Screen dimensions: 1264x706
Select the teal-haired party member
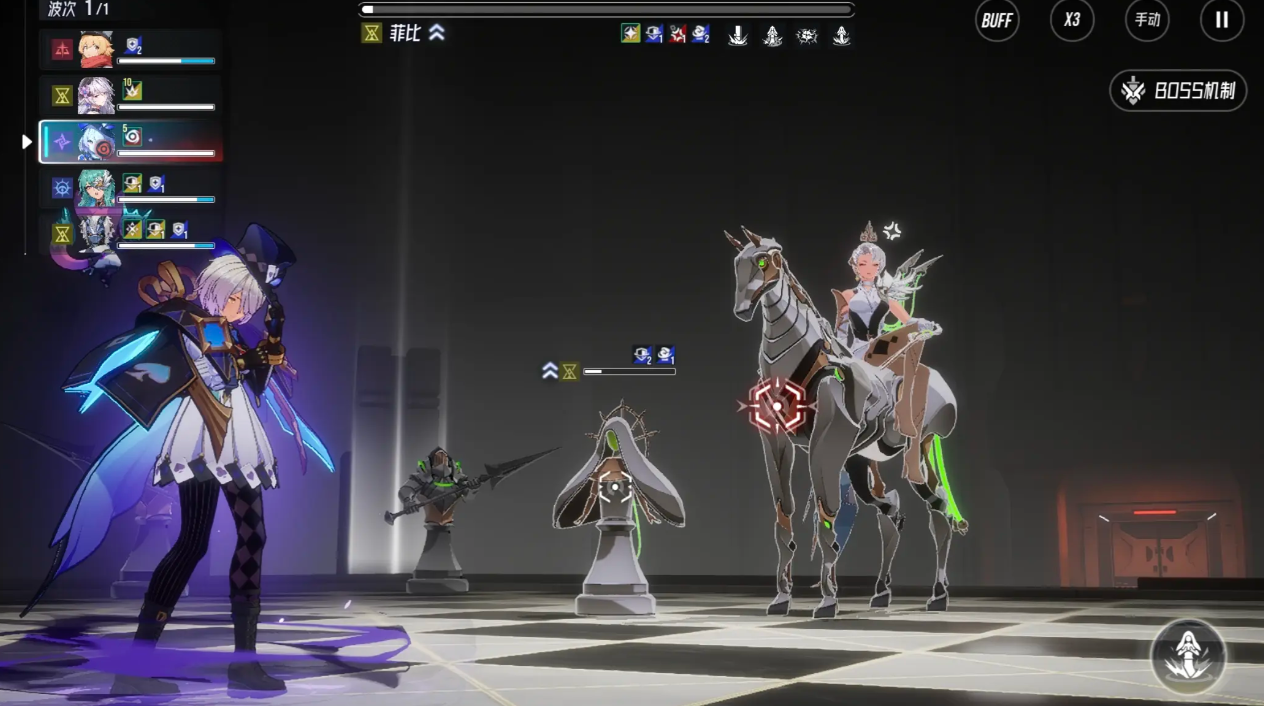pos(97,188)
